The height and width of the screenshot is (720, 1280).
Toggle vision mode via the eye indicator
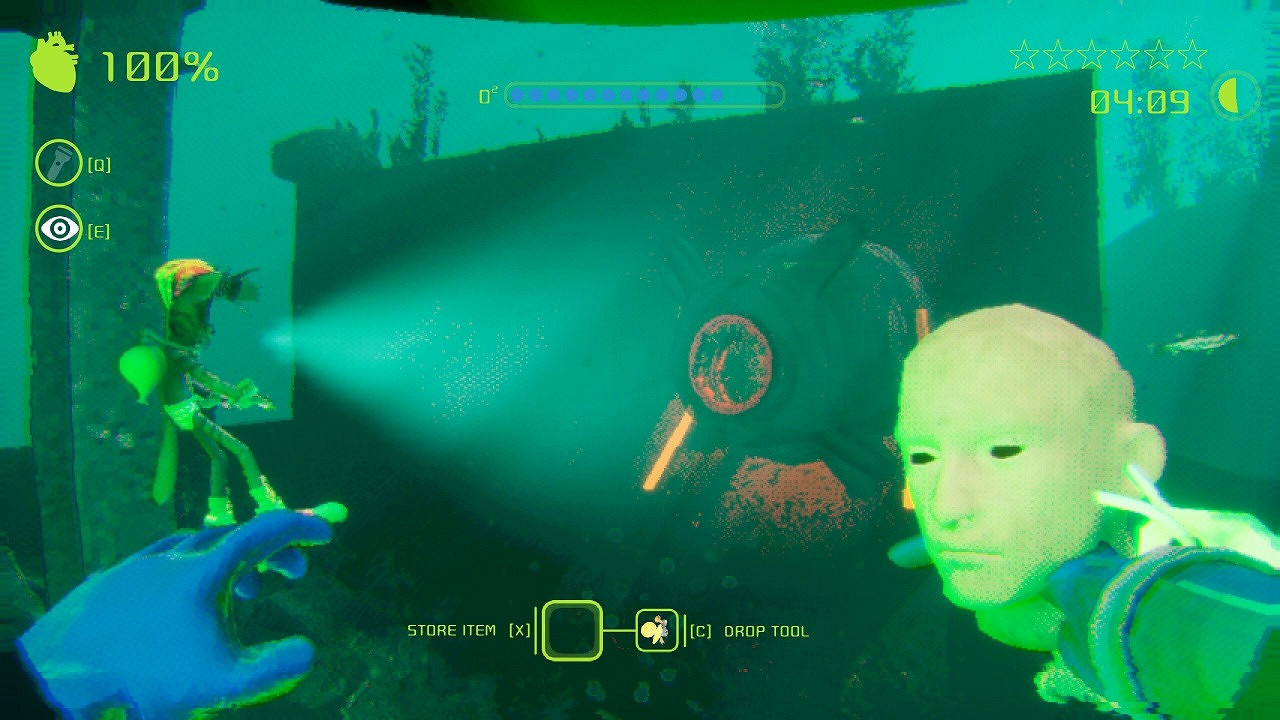coord(59,228)
